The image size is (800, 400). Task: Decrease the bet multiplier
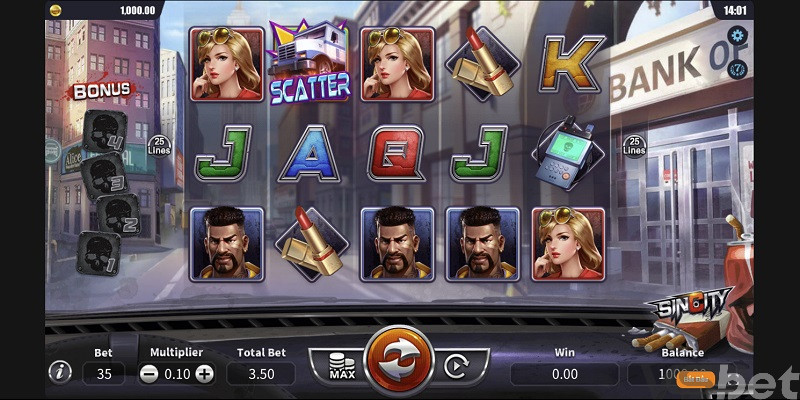coord(148,373)
